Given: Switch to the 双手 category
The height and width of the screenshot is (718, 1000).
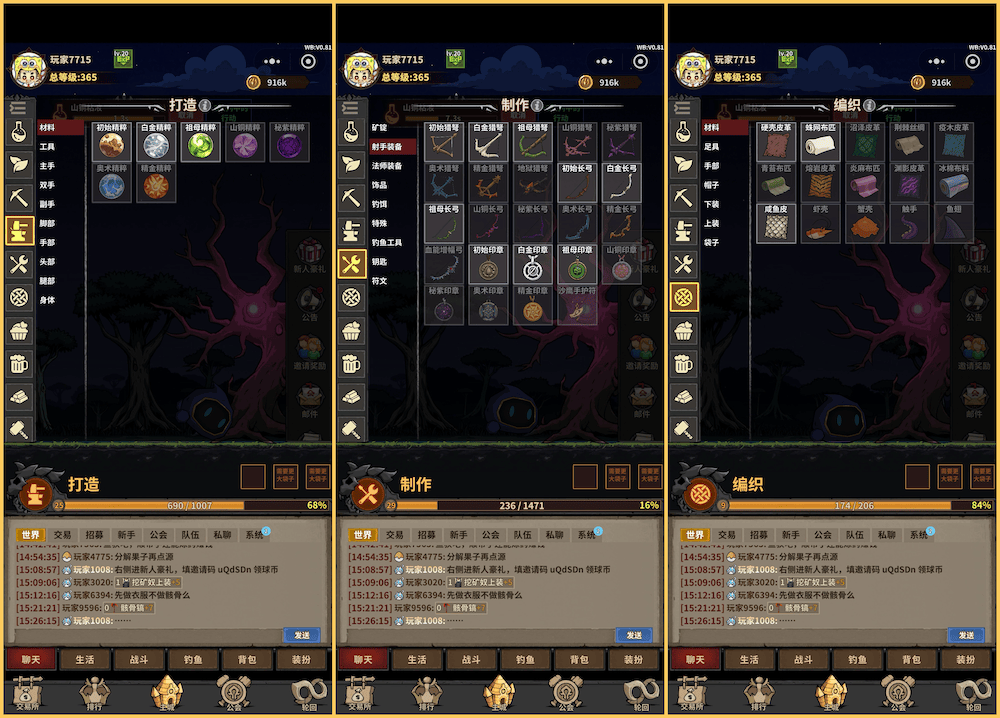Looking at the screenshot, I should pos(47,185).
